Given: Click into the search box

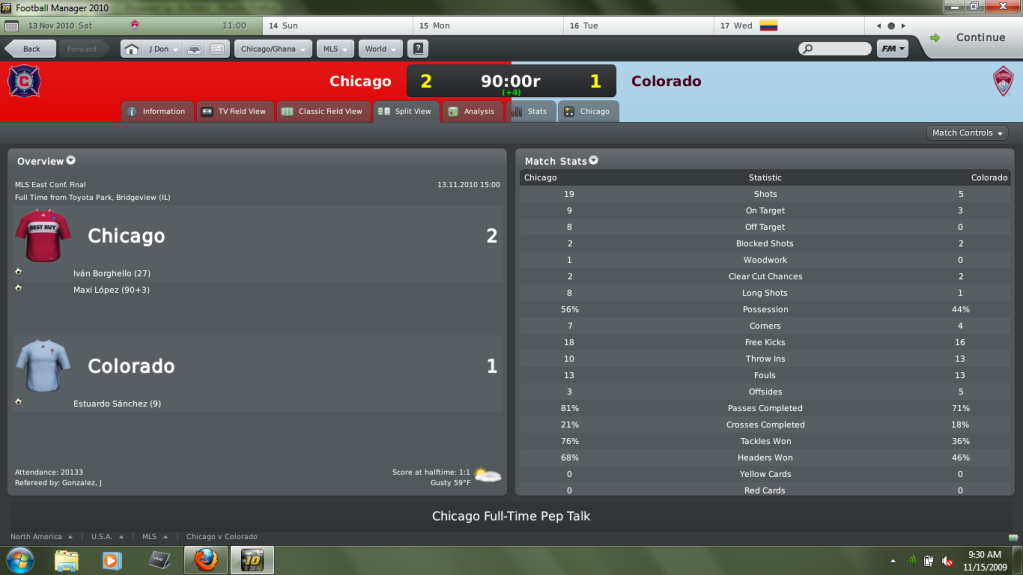Looking at the screenshot, I should tap(840, 49).
